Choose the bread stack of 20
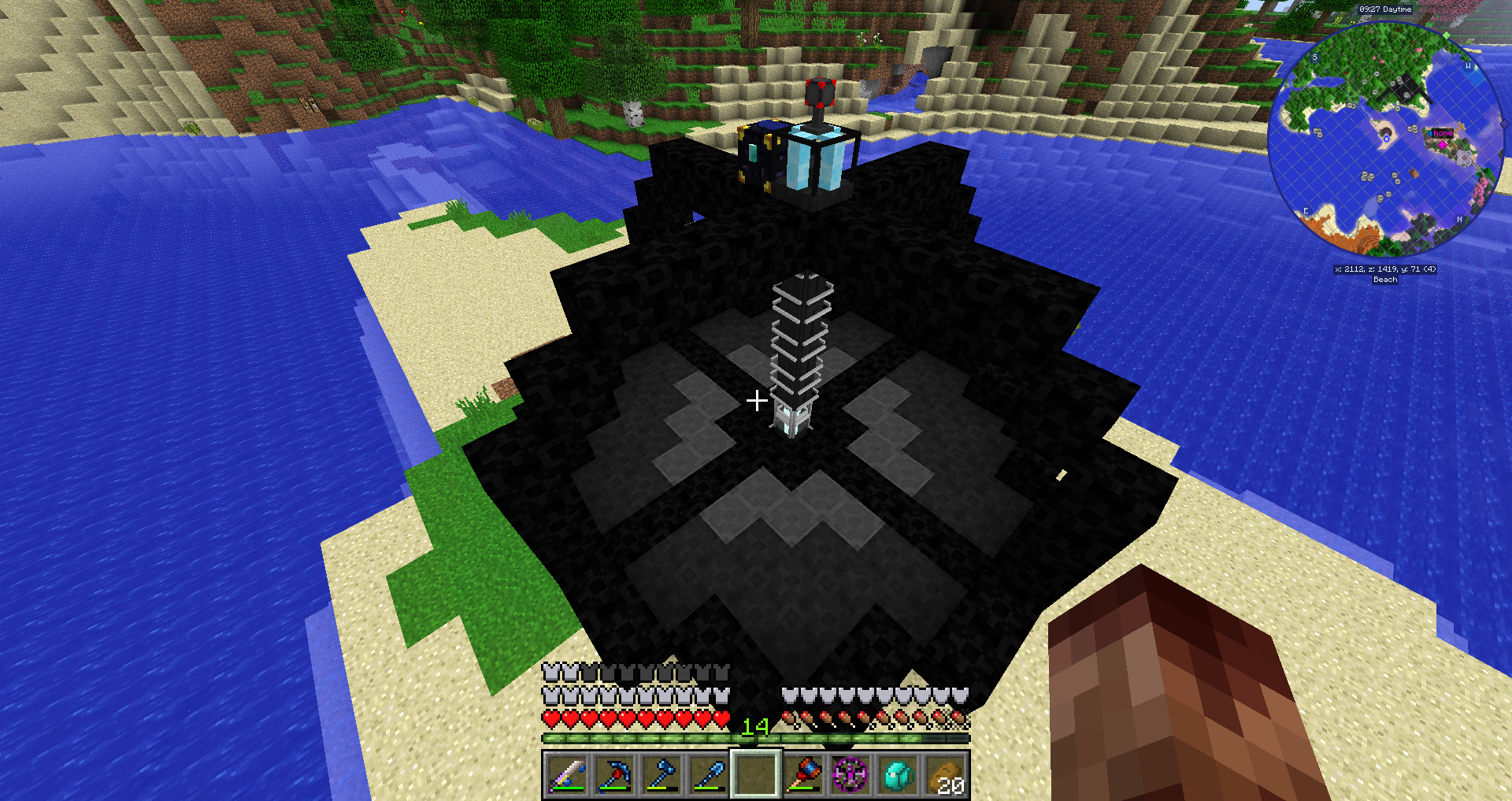1512x801 pixels. tap(946, 774)
